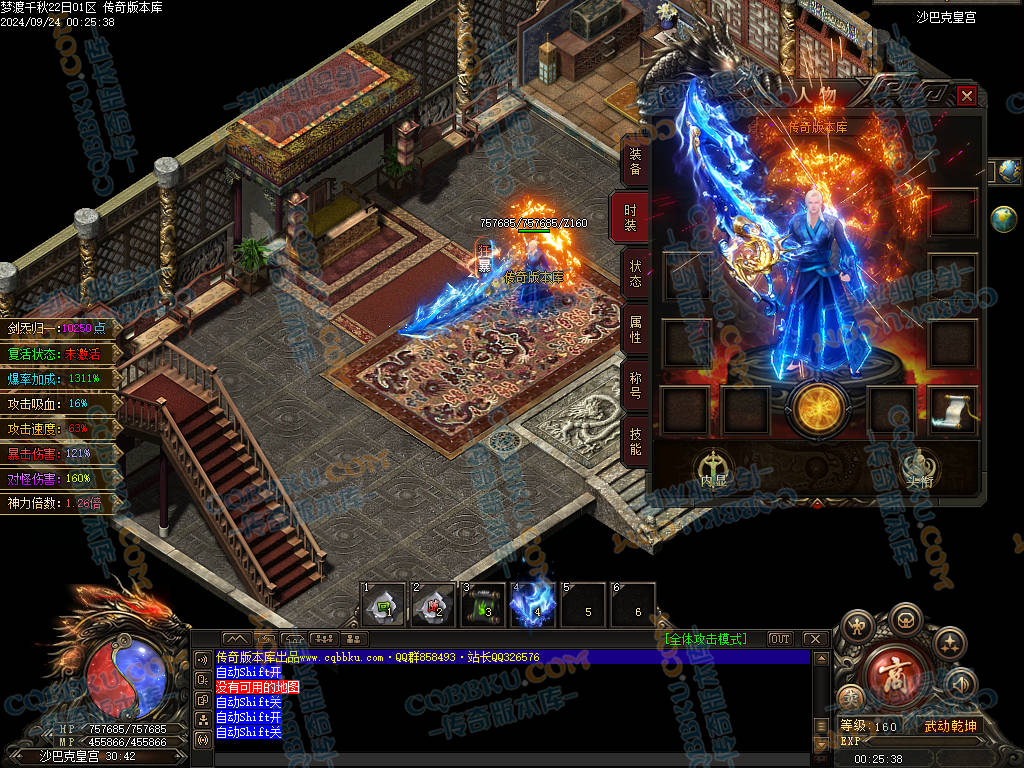Screen dimensions: 1024x768
Task: Activate the blue flame skill in slot 4
Action: pos(533,604)
